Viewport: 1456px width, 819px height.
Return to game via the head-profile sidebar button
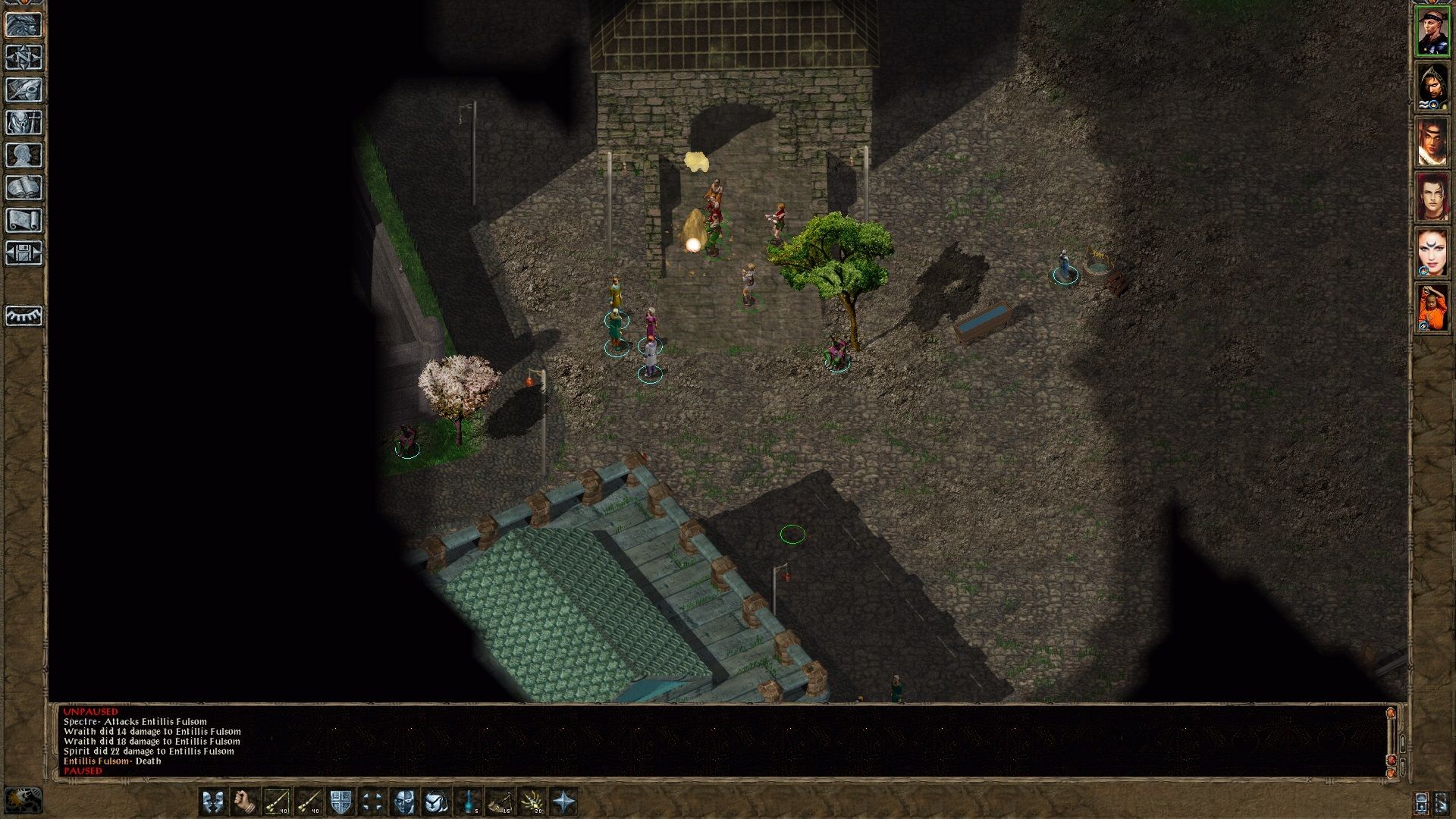point(24,25)
